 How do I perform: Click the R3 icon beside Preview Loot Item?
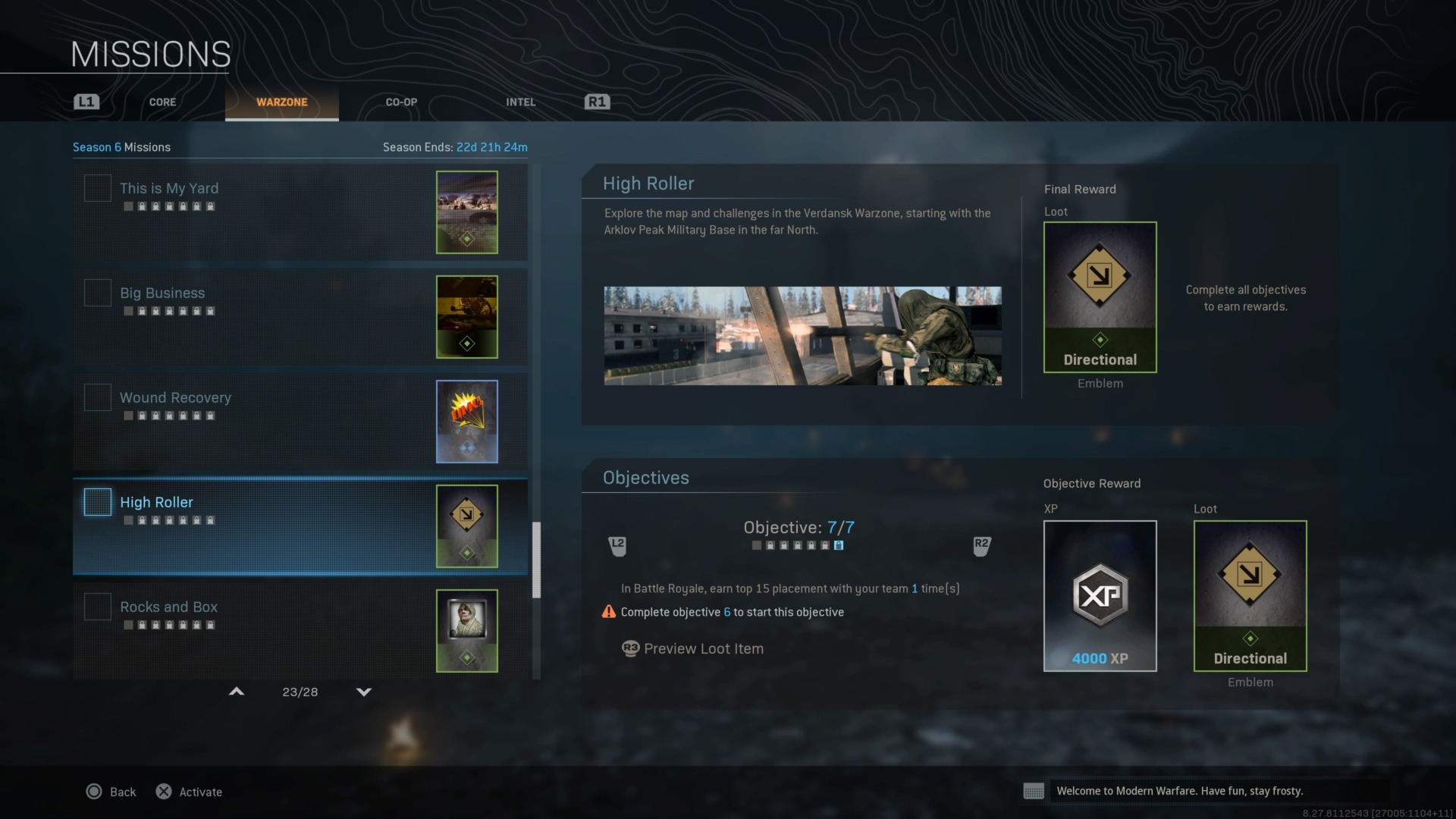(630, 648)
